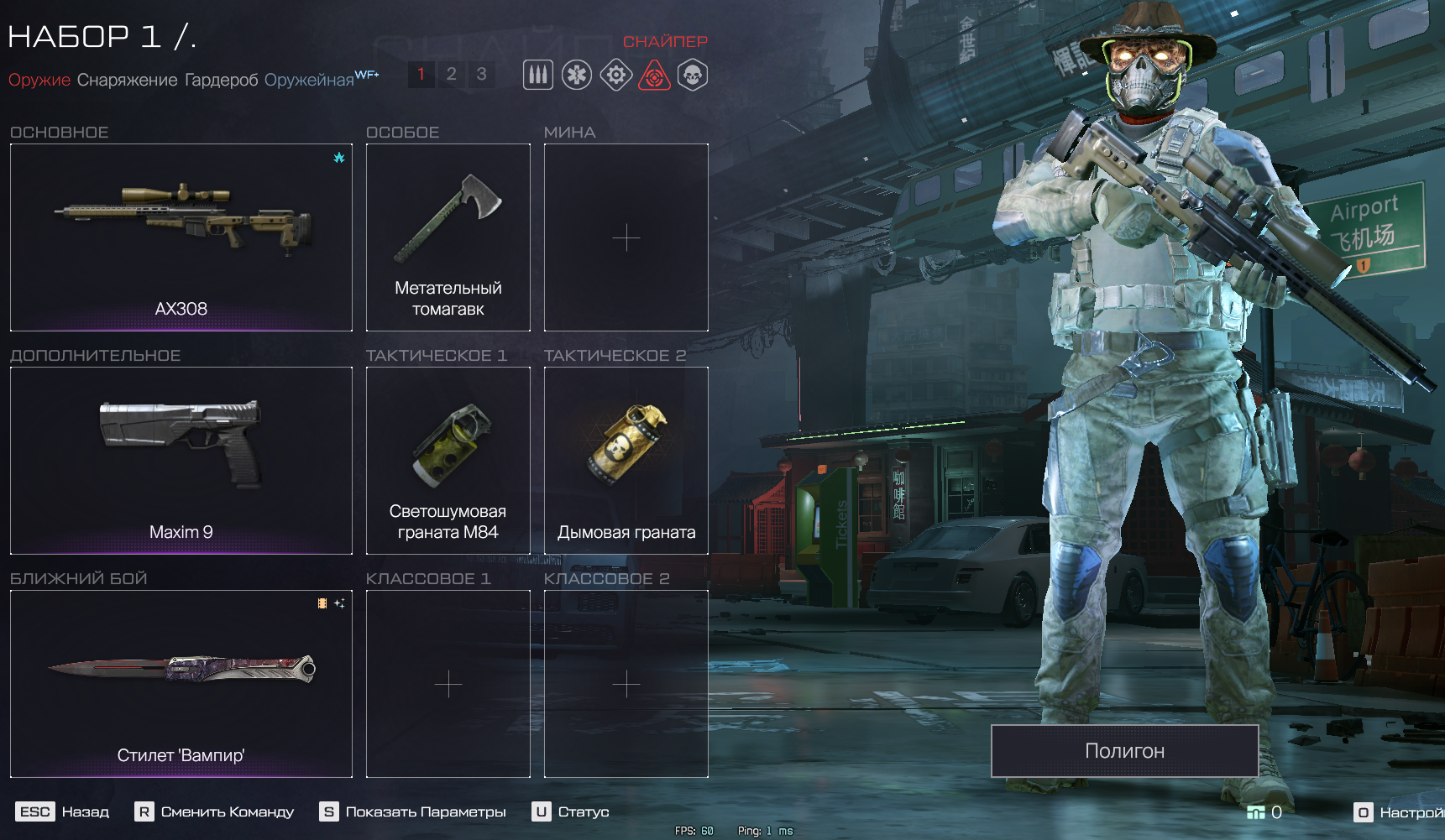The width and height of the screenshot is (1445, 840).
Task: Choose the medic class icon
Action: [577, 76]
